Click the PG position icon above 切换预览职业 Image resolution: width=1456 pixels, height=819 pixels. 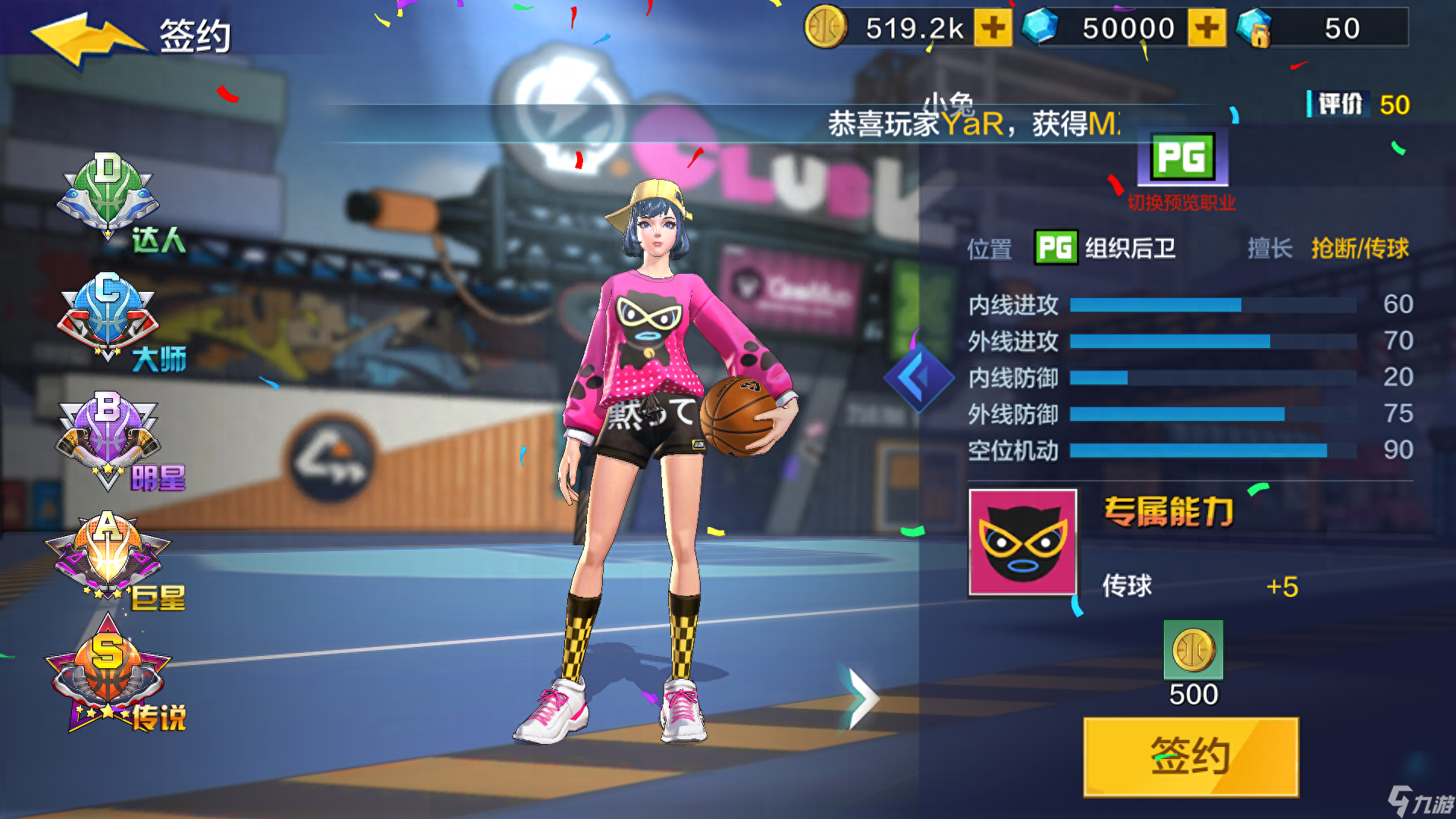[1185, 158]
